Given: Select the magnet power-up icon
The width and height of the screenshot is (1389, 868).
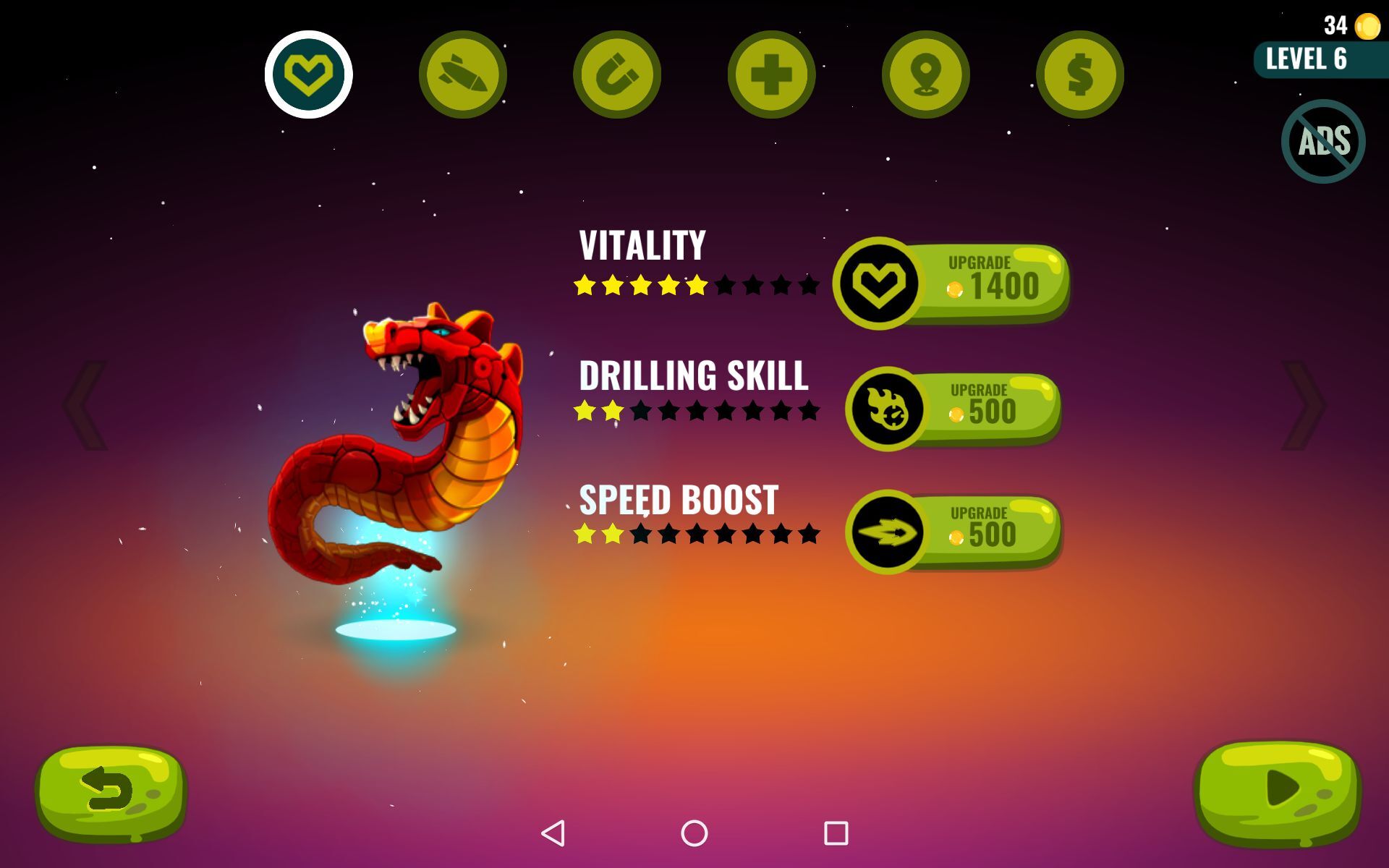Looking at the screenshot, I should [616, 75].
